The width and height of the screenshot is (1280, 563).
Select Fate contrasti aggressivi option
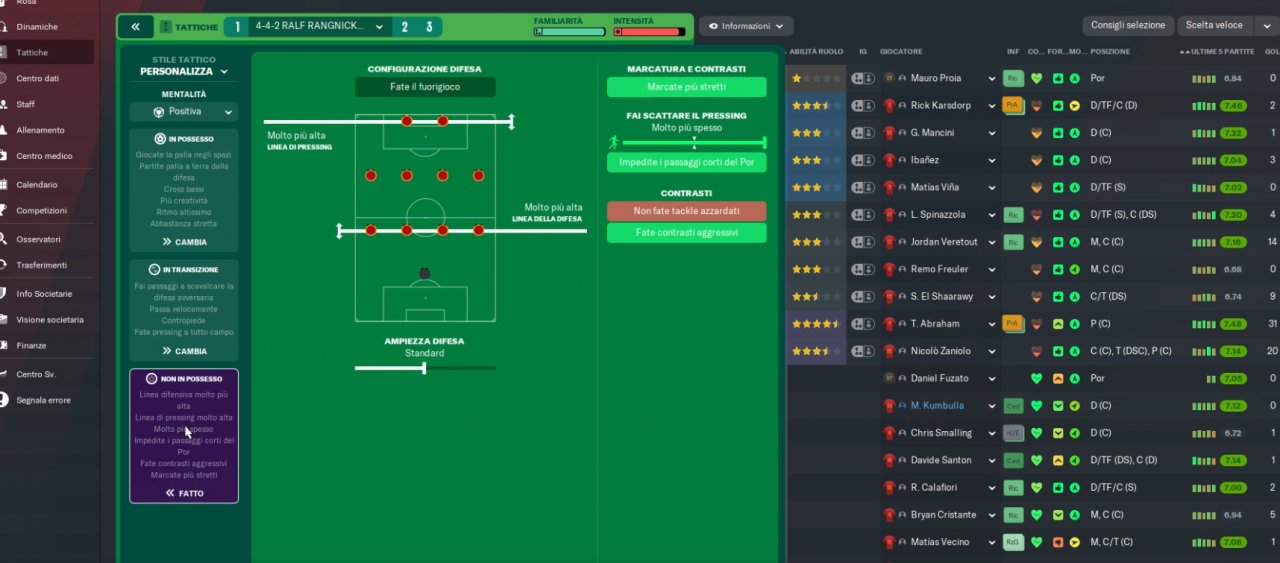point(686,233)
